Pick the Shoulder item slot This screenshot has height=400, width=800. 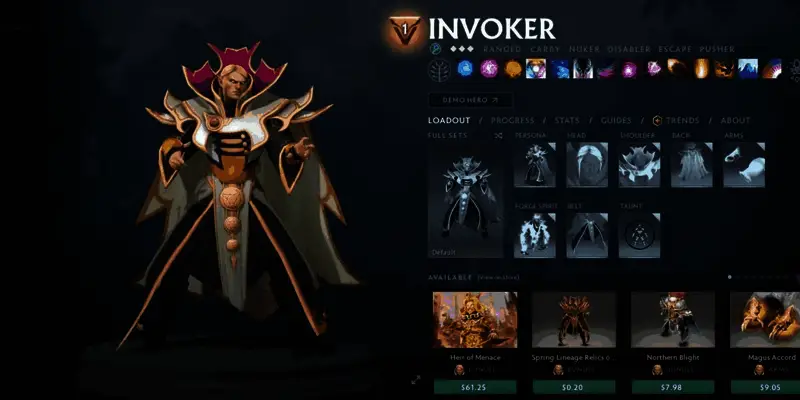point(639,165)
